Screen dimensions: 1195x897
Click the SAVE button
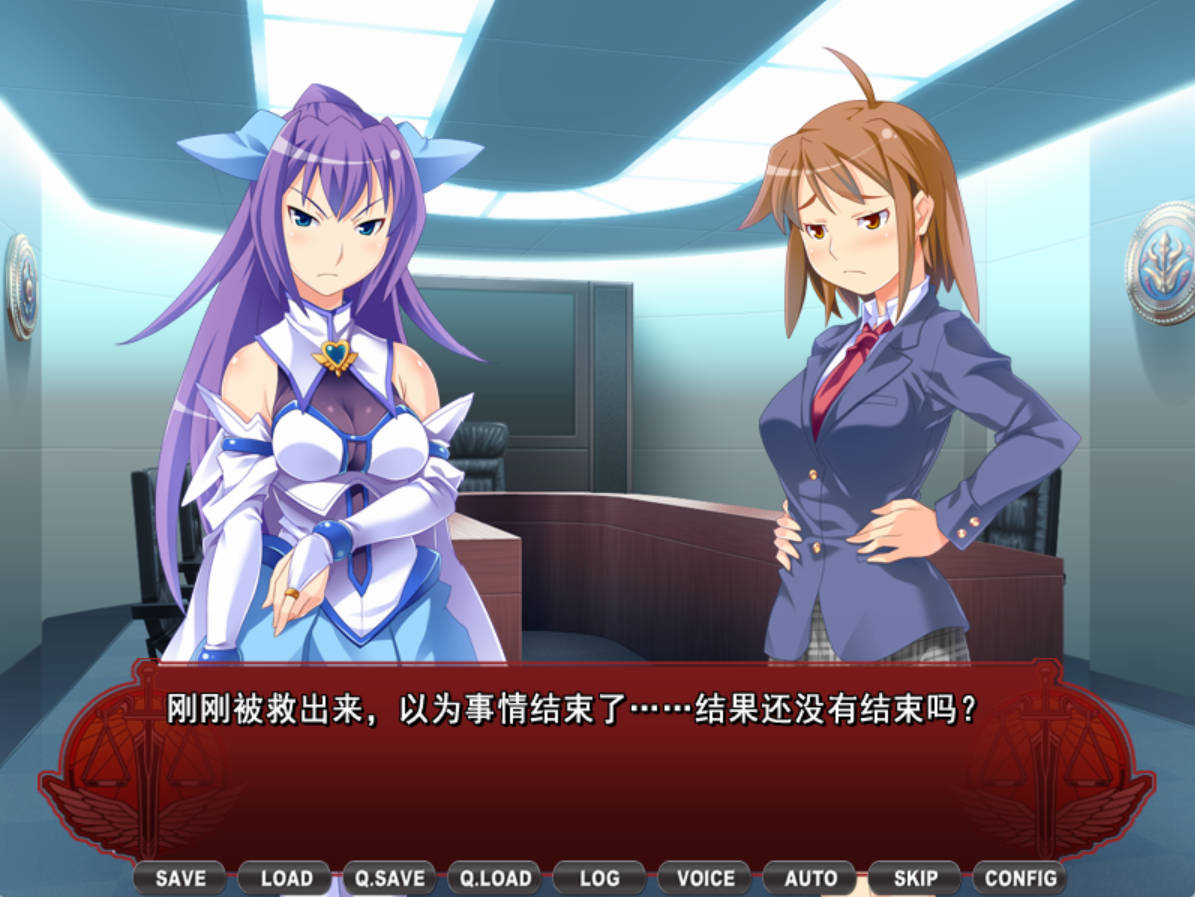pos(180,878)
